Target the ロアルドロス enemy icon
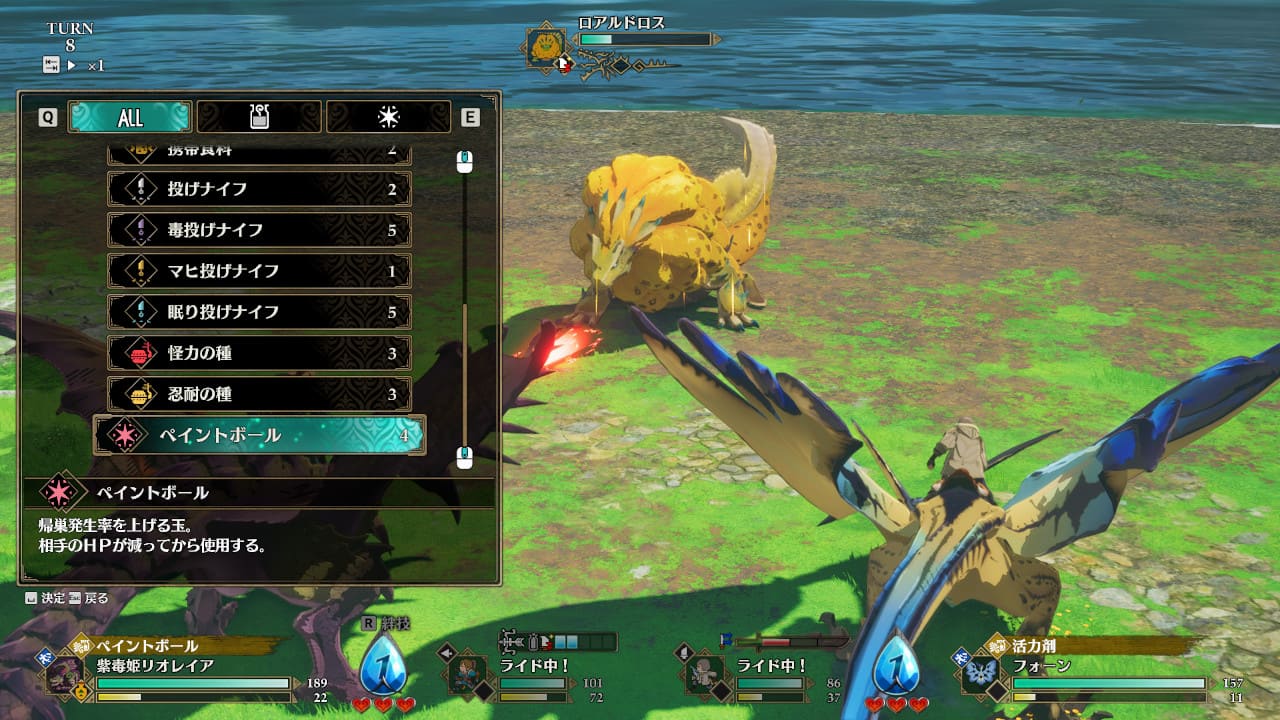The width and height of the screenshot is (1280, 720). point(546,47)
